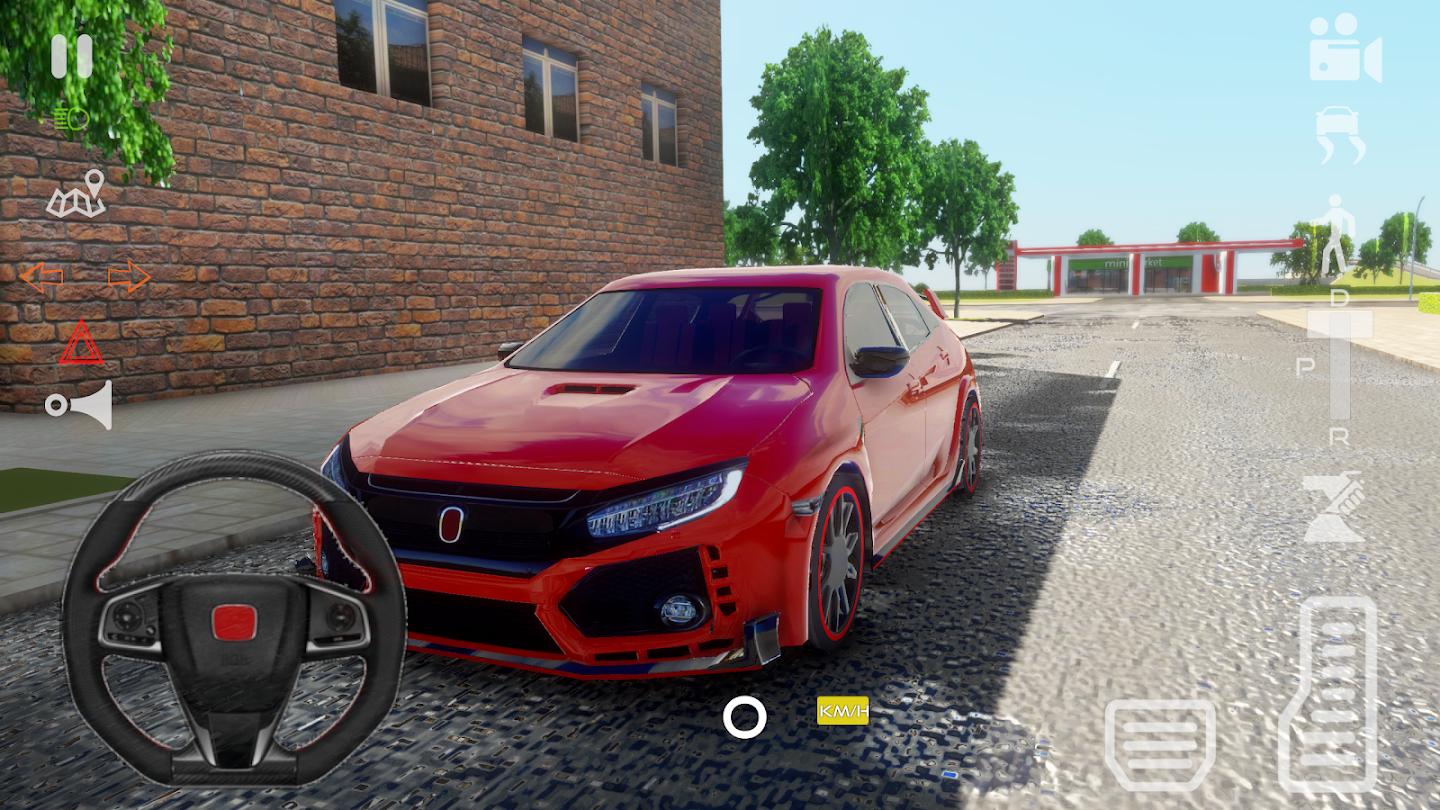Open the map with location pin

pyautogui.click(x=77, y=194)
